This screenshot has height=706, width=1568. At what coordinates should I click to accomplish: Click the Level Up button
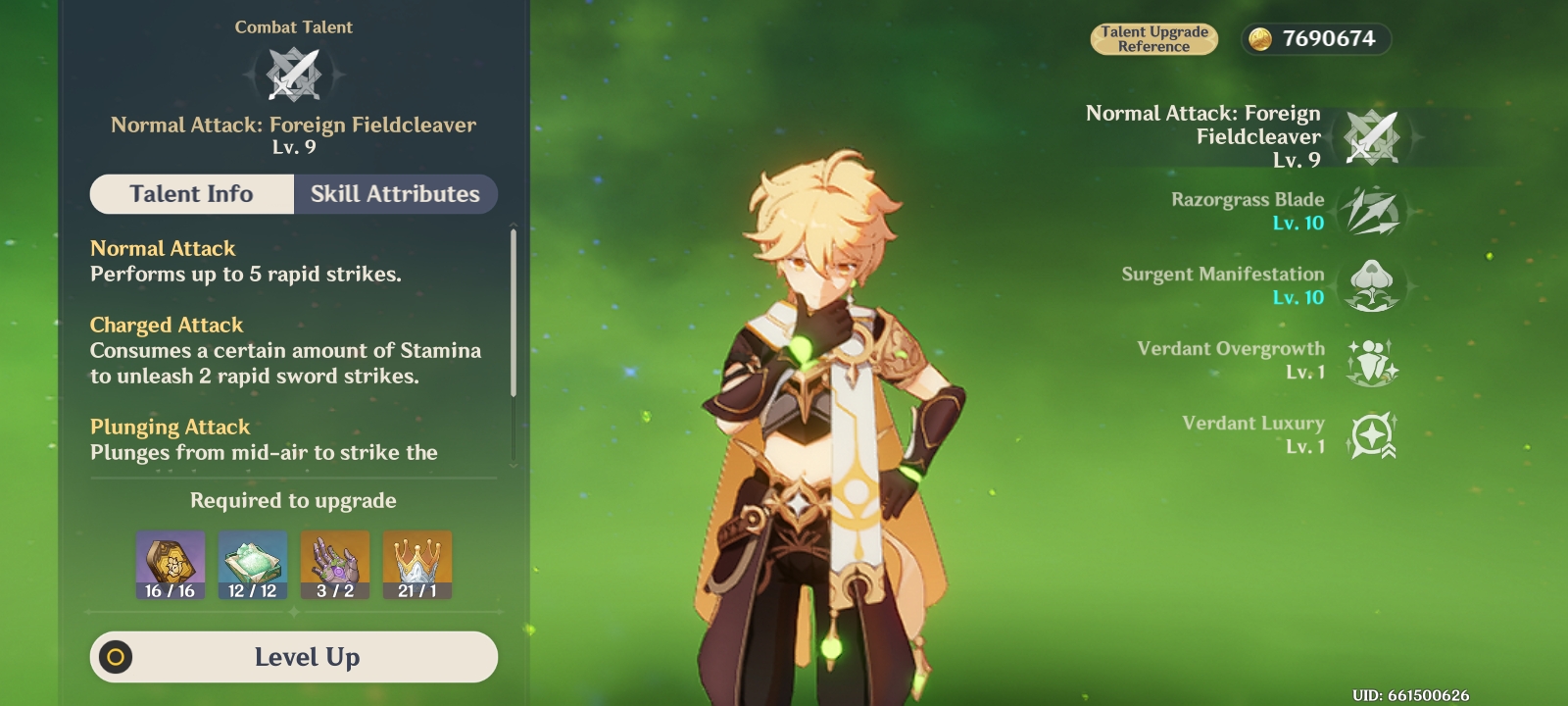pos(293,656)
